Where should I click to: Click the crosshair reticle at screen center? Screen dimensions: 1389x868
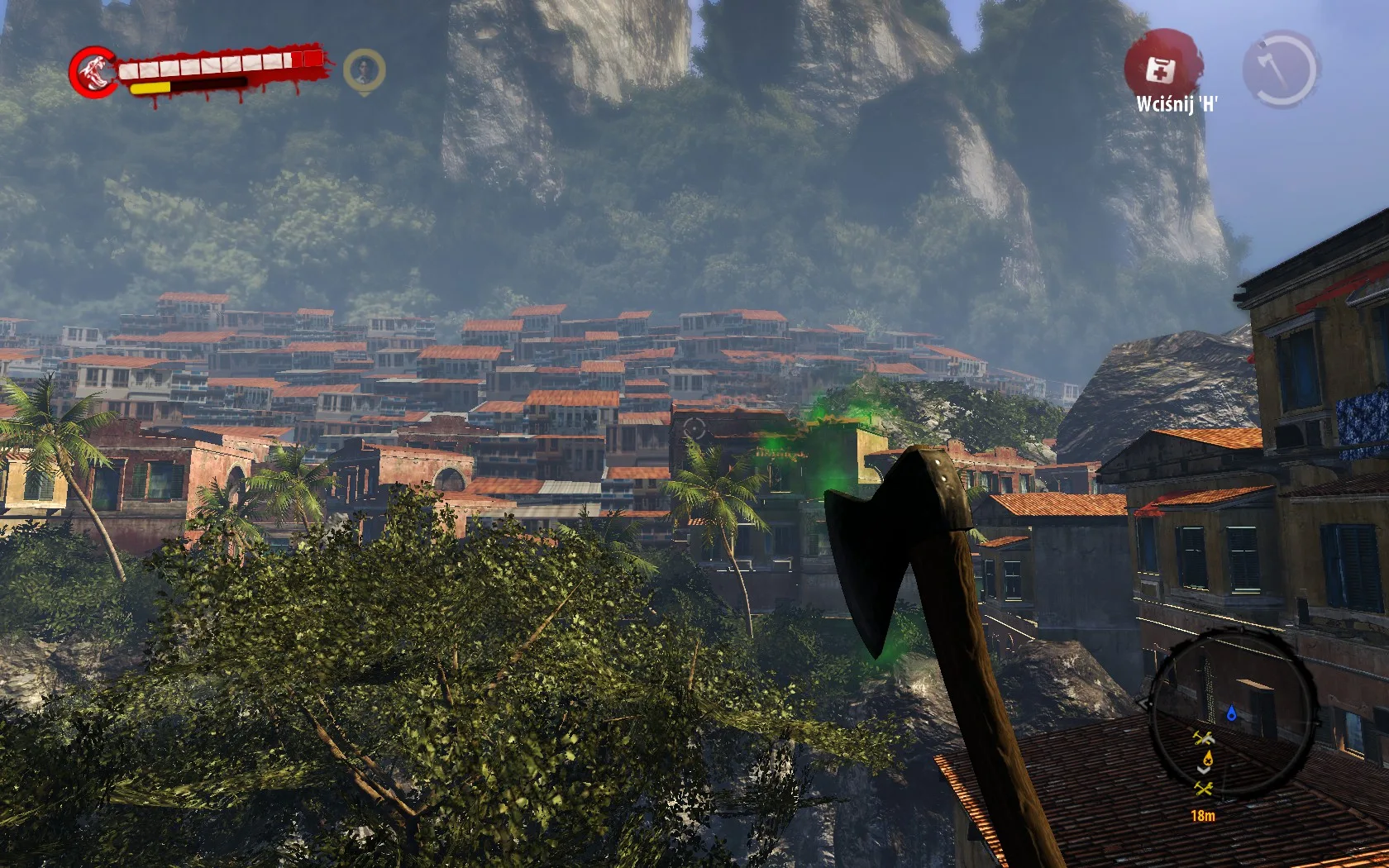694,428
